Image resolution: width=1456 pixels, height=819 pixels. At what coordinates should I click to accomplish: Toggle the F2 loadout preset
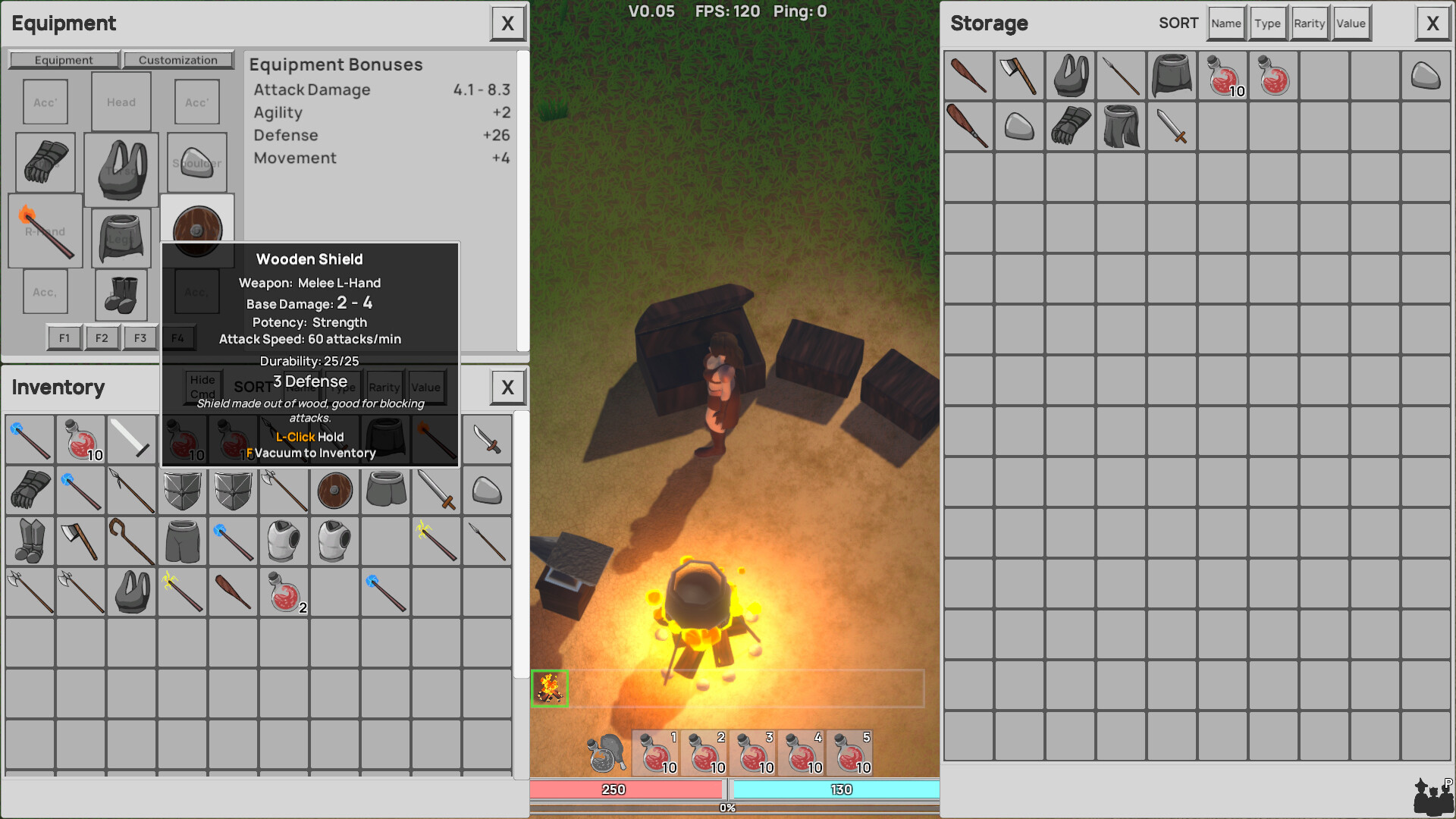(102, 337)
